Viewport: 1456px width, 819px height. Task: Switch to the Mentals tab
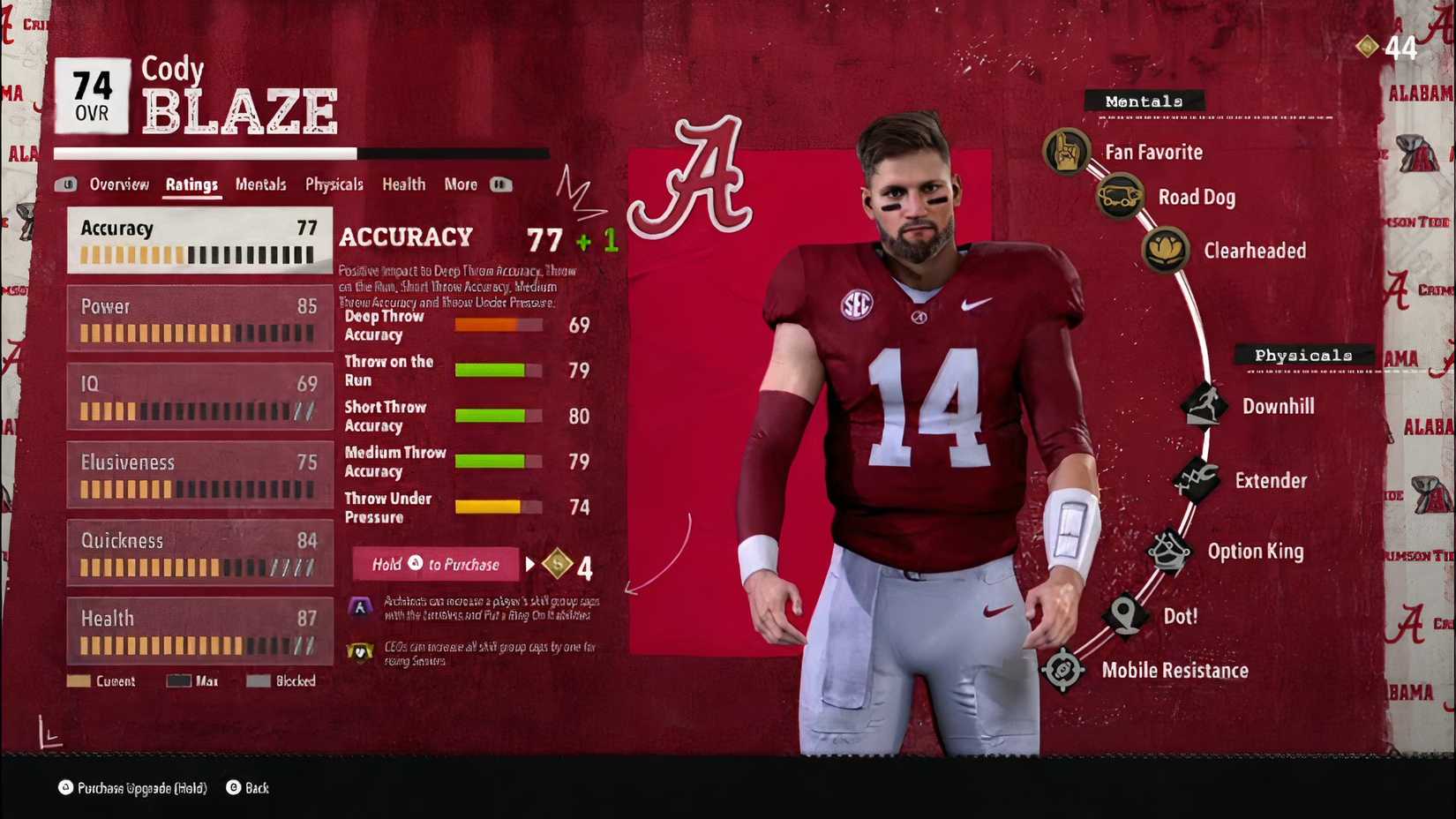[259, 184]
